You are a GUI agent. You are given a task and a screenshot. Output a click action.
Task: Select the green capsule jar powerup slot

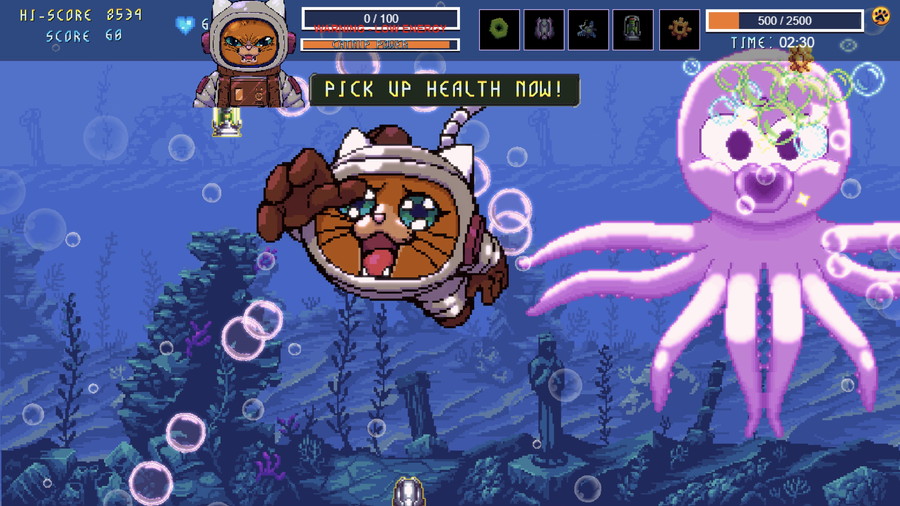click(633, 30)
